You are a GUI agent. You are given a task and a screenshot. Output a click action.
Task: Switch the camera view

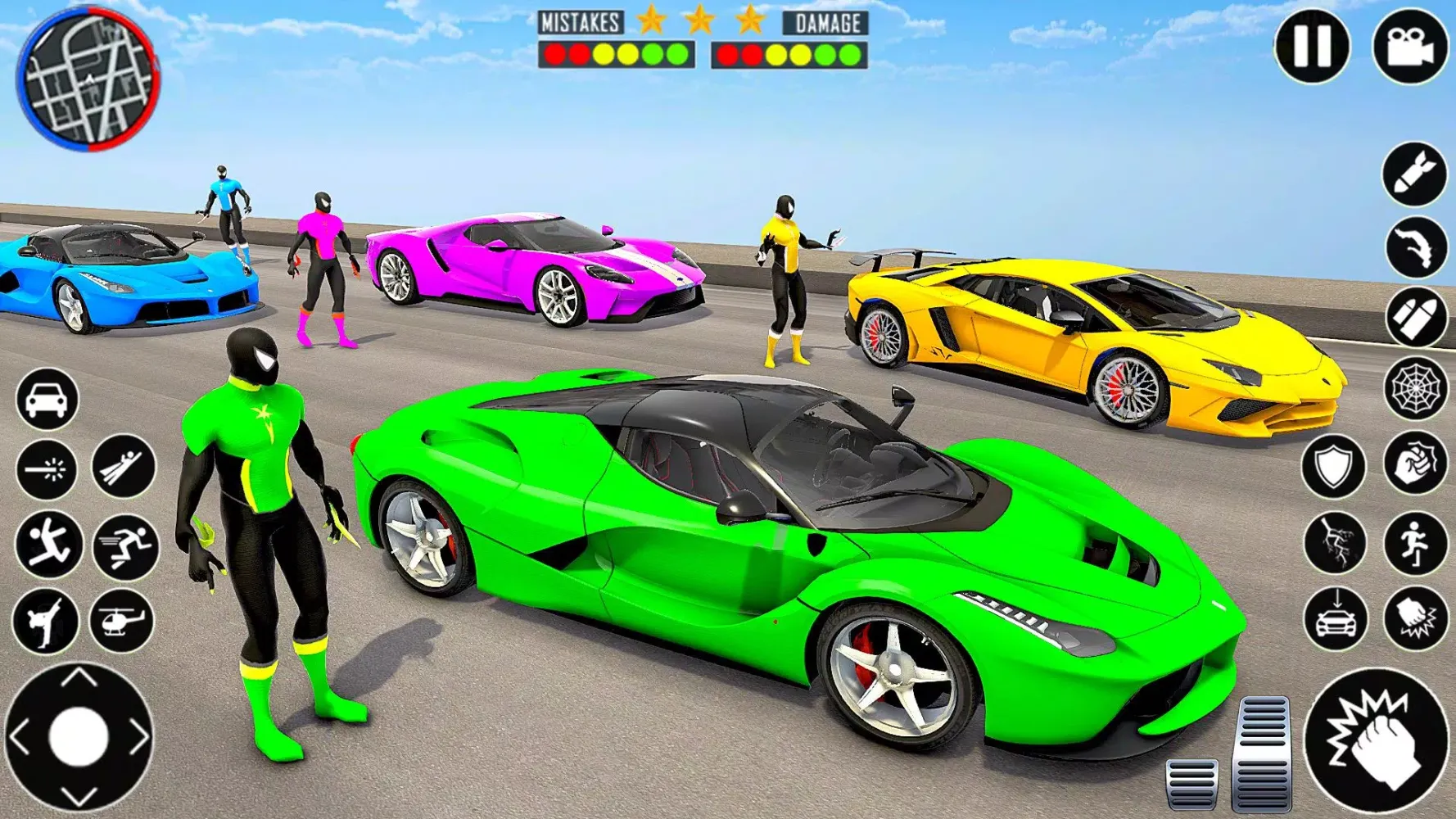pyautogui.click(x=1410, y=47)
